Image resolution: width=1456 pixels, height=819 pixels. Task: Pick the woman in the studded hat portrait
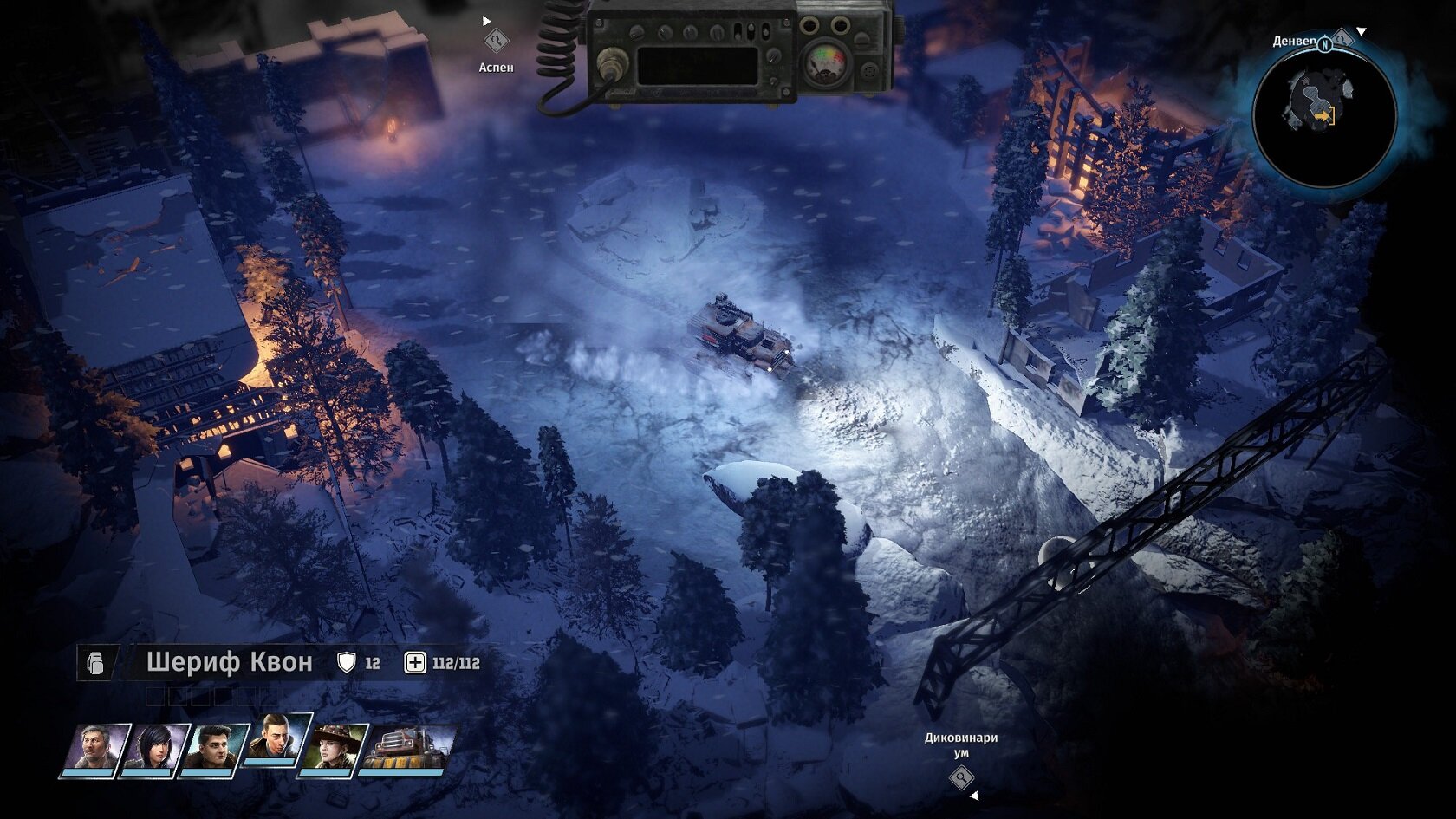pyautogui.click(x=332, y=750)
